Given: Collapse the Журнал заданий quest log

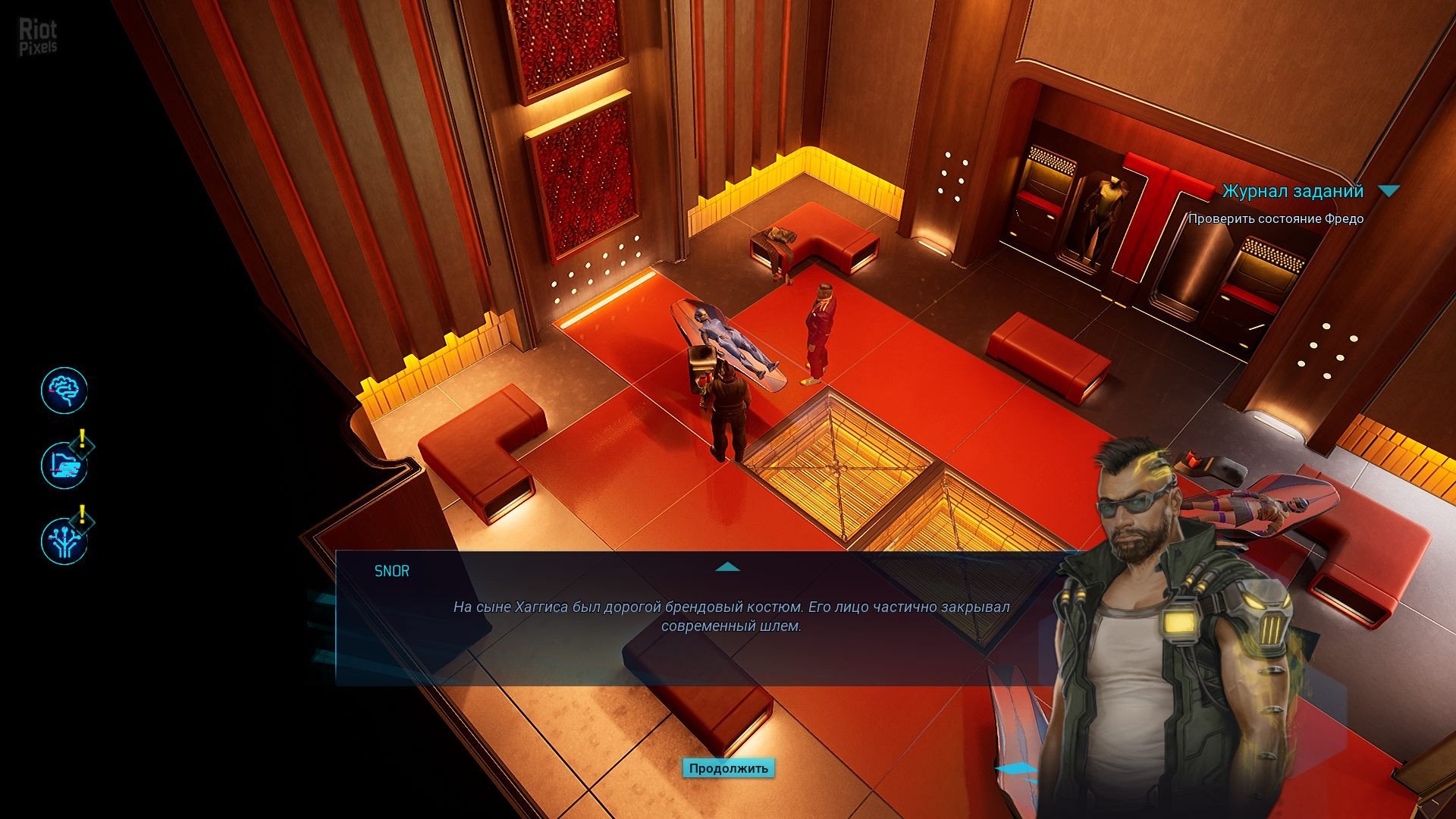Looking at the screenshot, I should coord(1389,192).
